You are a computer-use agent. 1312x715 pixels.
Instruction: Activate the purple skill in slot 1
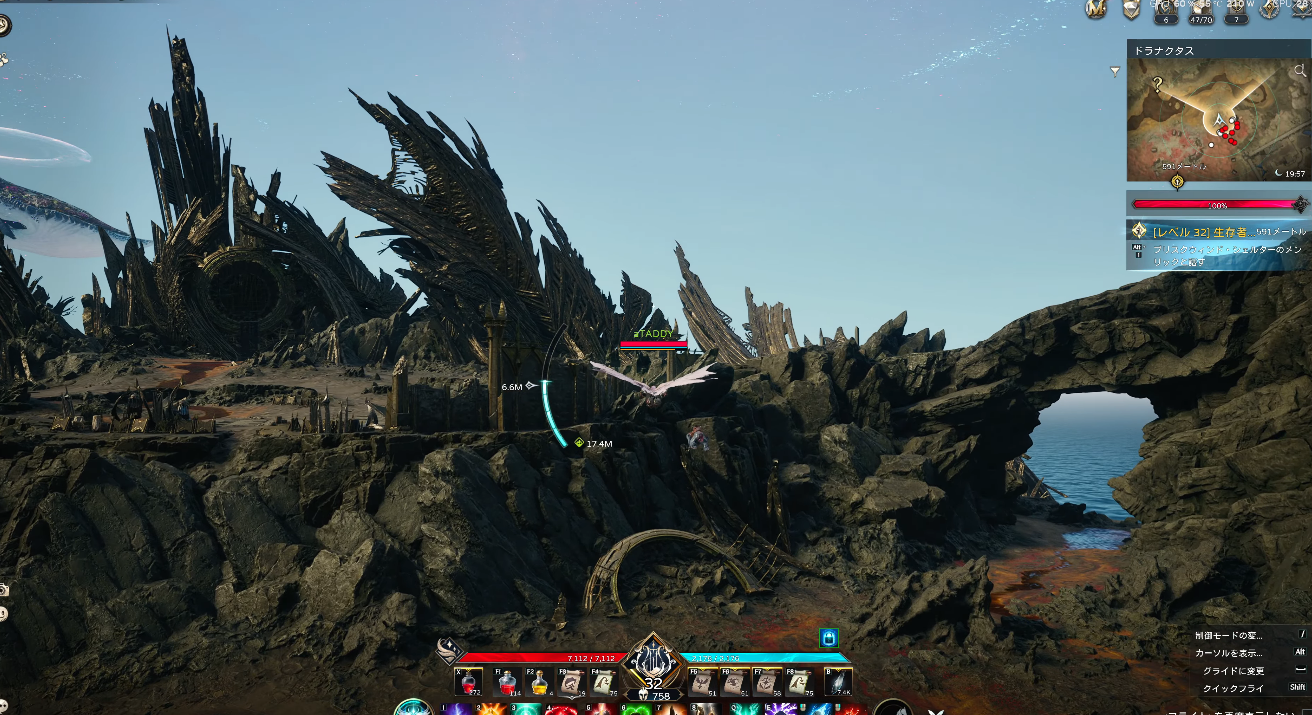[457, 709]
